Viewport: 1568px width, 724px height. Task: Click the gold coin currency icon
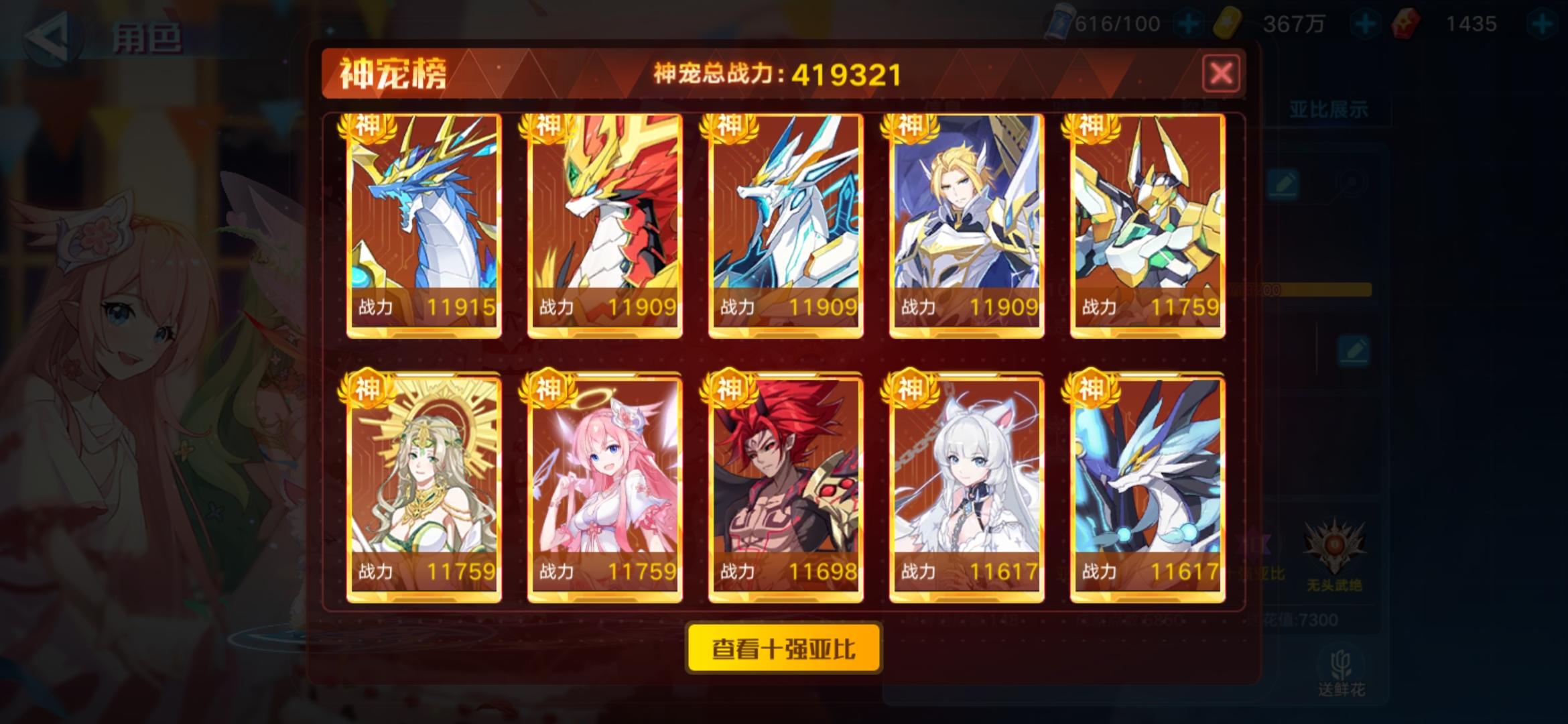point(1230,22)
